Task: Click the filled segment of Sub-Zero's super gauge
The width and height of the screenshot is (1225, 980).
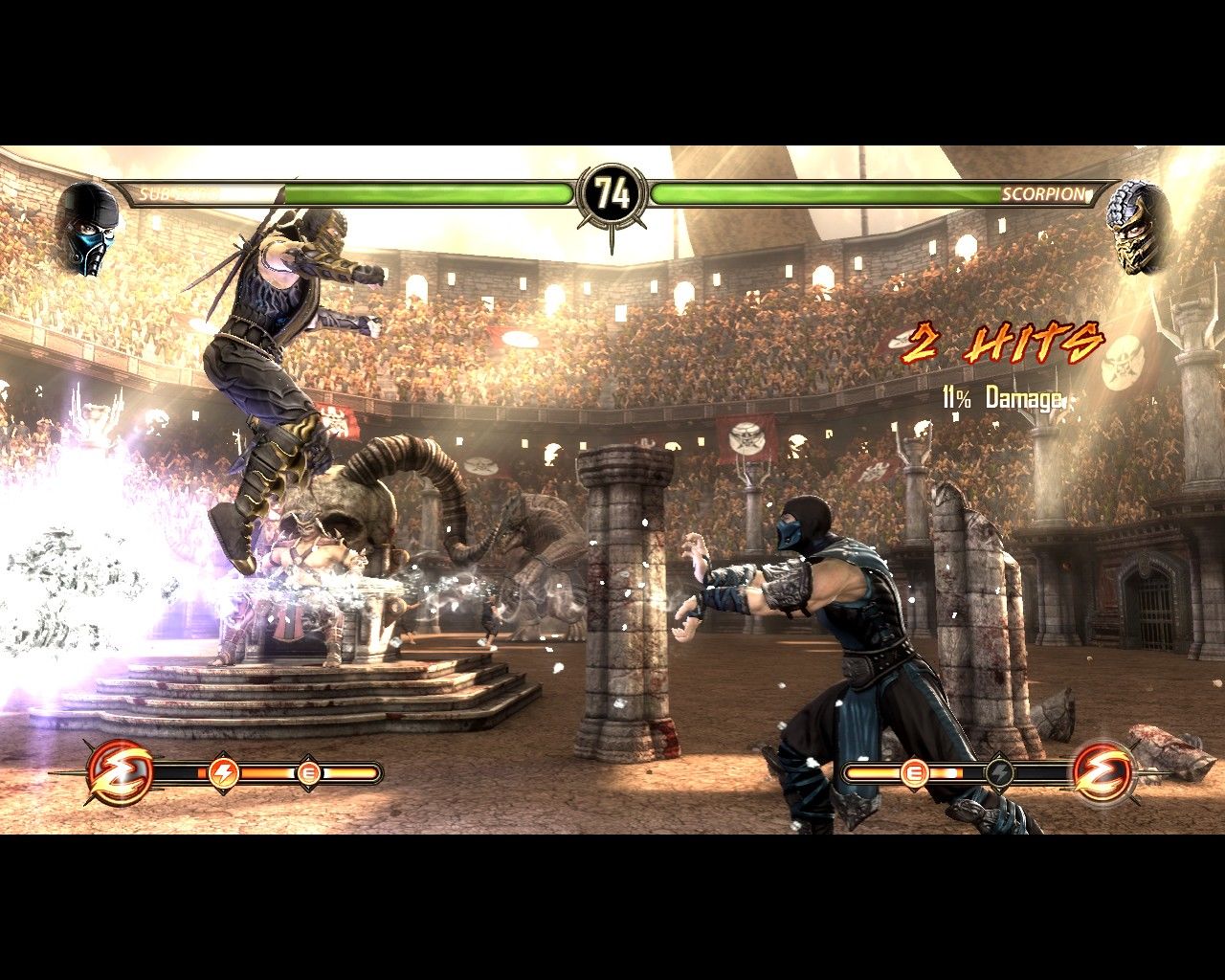Action: click(x=263, y=771)
